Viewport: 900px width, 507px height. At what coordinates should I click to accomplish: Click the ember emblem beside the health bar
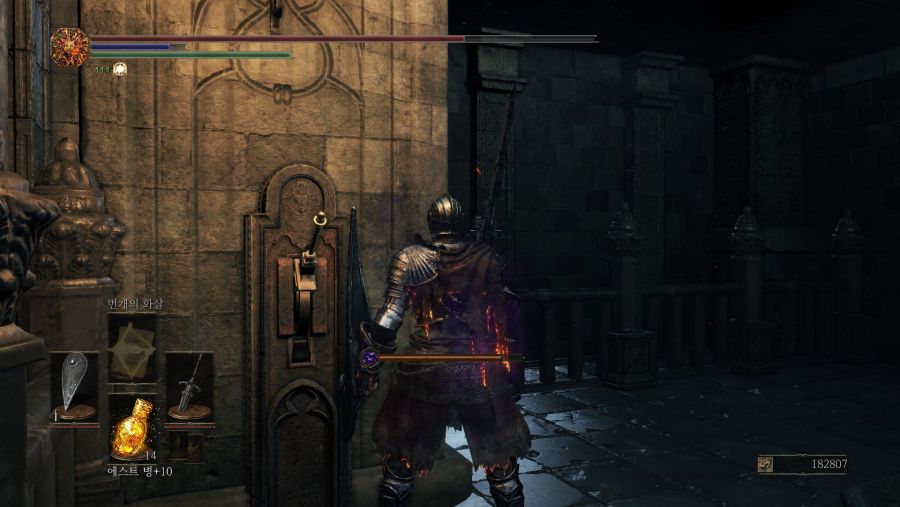click(70, 46)
